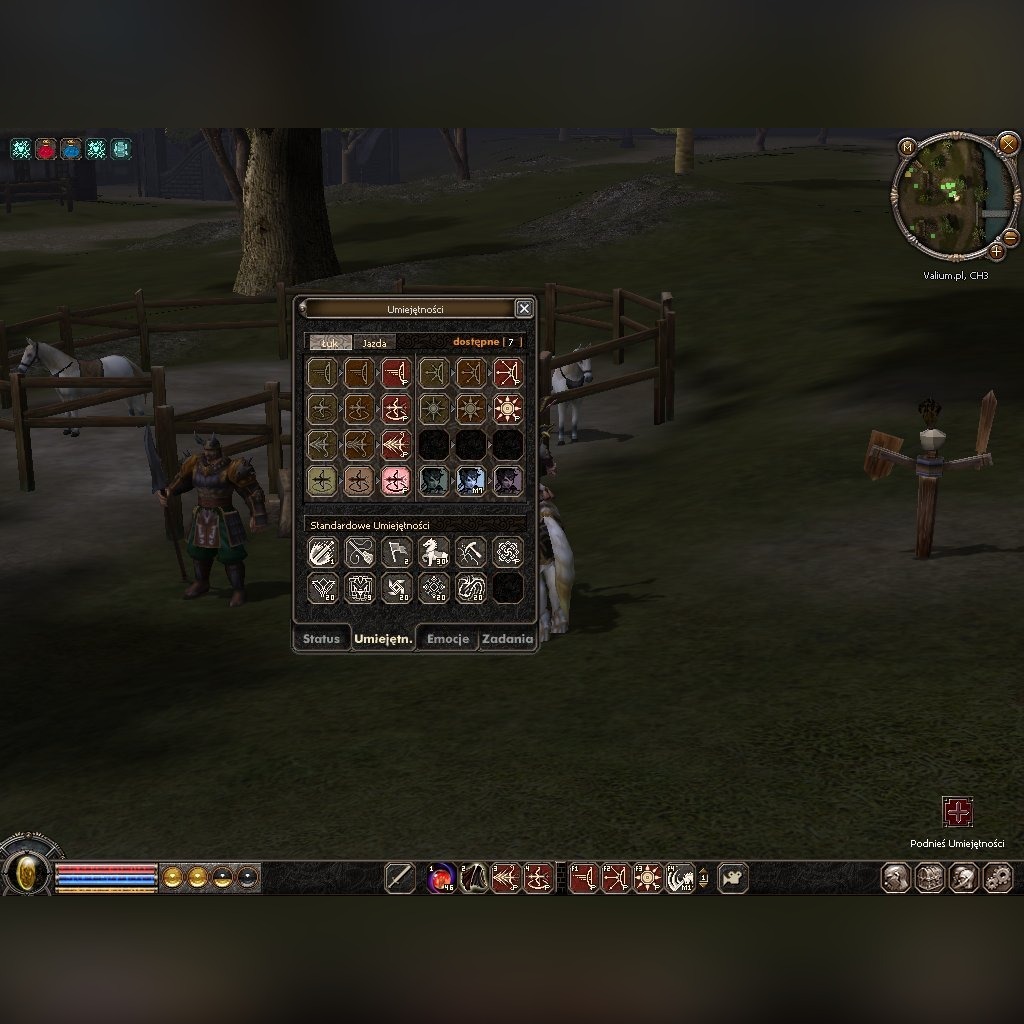Open the large map with M button

coord(908,147)
